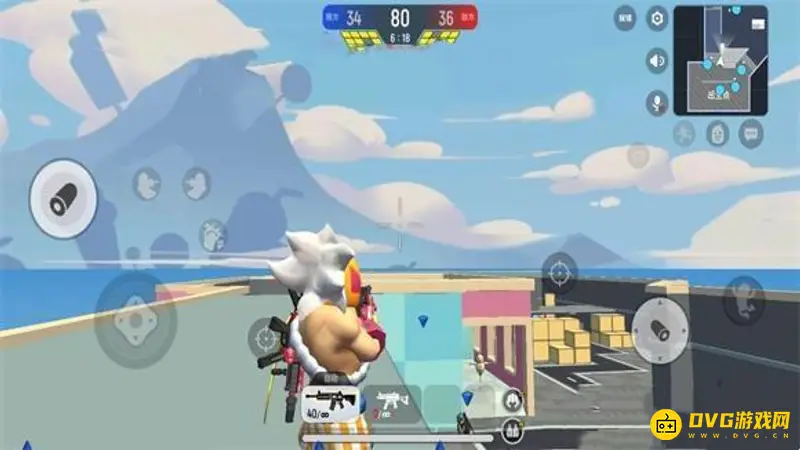This screenshot has width=800, height=450.
Task: Toggle the microphone voice chat
Action: pos(657,101)
